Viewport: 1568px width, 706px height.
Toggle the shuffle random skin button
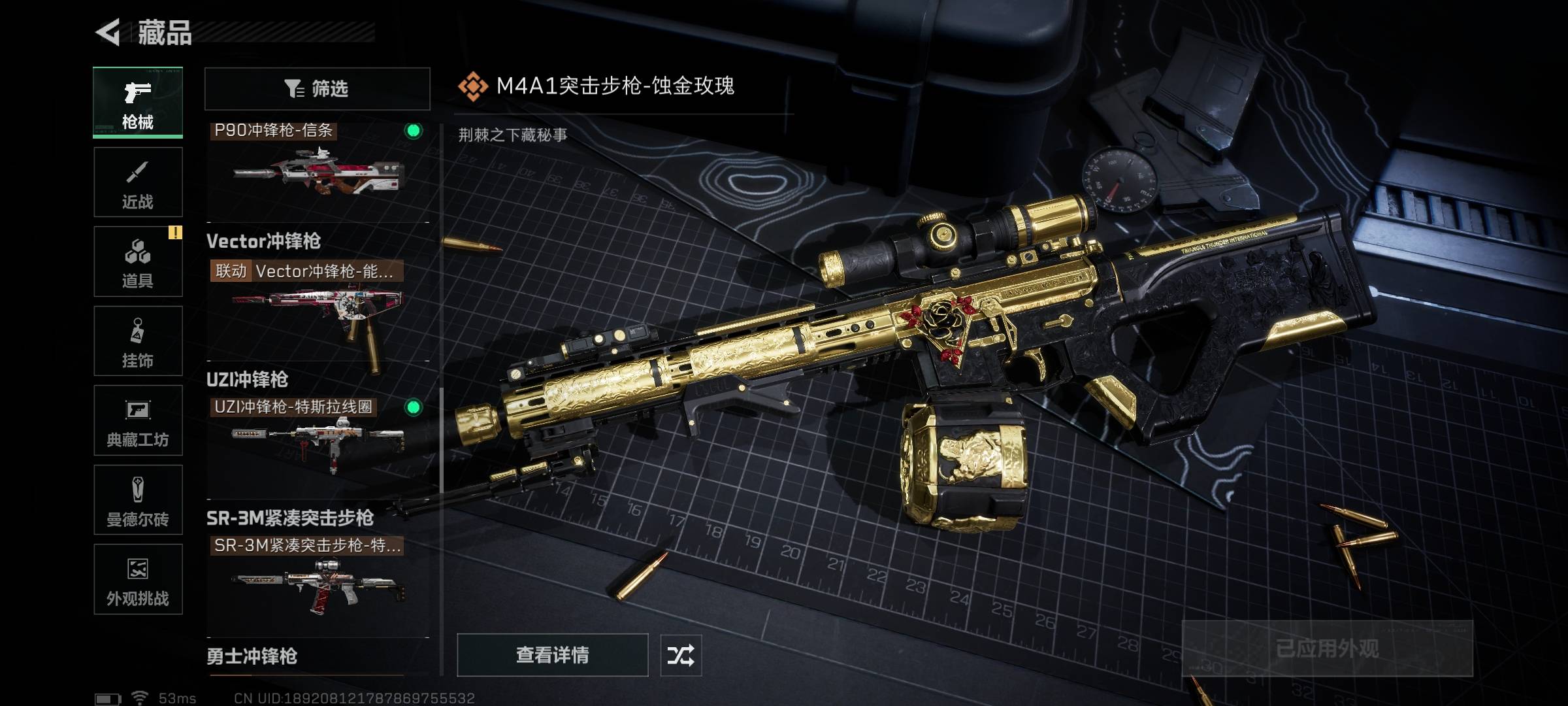click(x=681, y=655)
